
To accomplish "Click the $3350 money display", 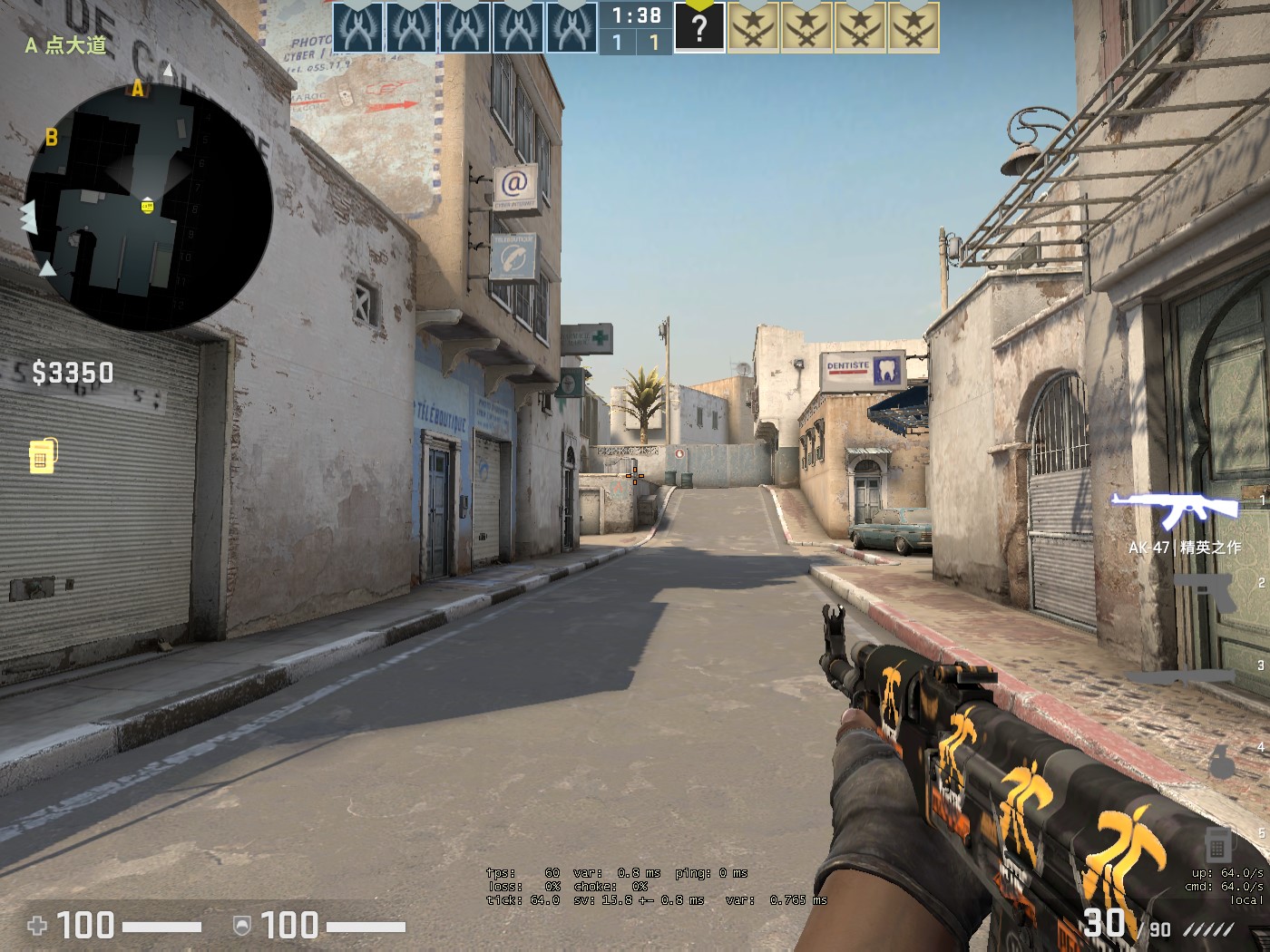I will pos(72,373).
